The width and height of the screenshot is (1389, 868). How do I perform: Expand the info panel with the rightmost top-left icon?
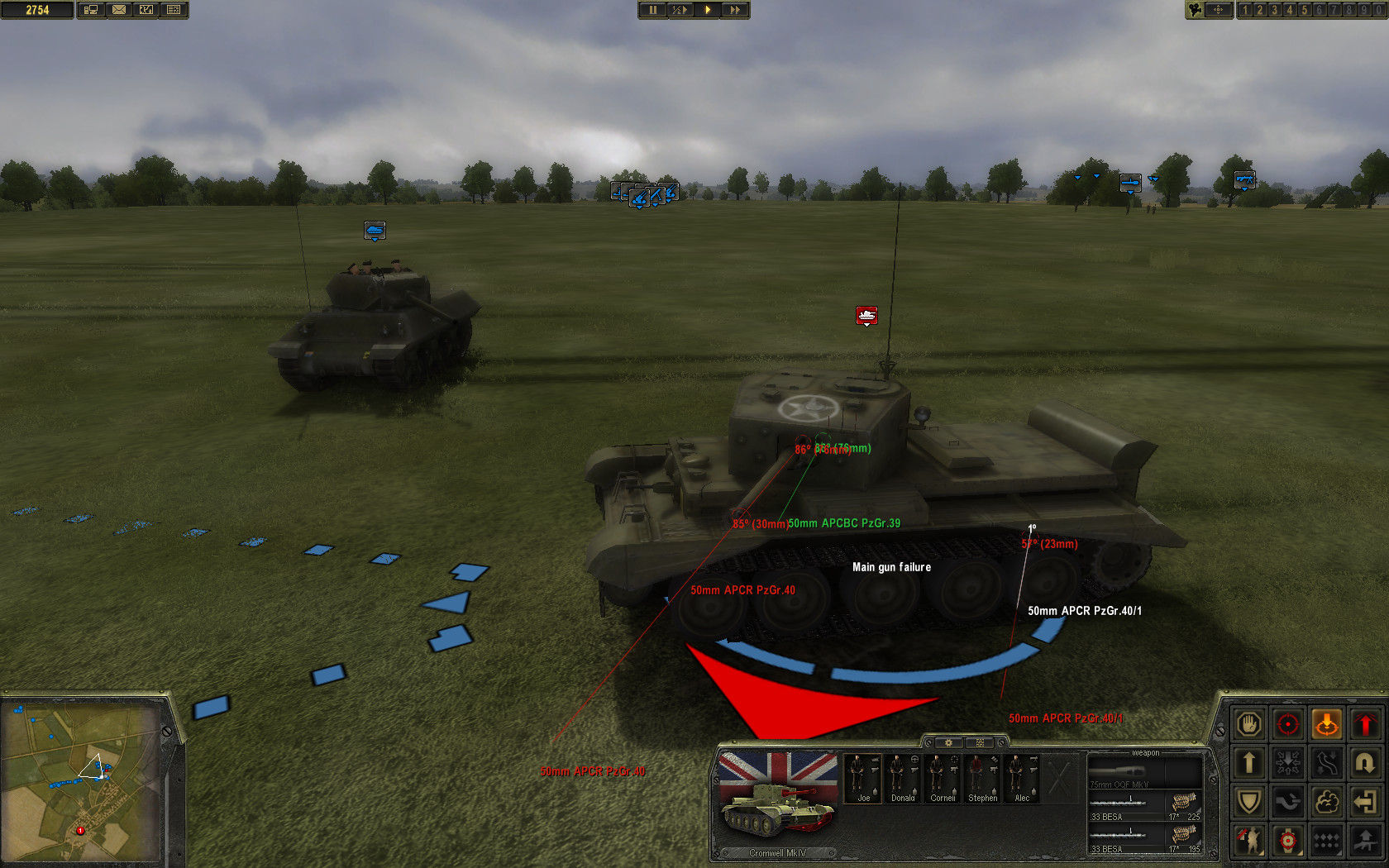click(171, 10)
